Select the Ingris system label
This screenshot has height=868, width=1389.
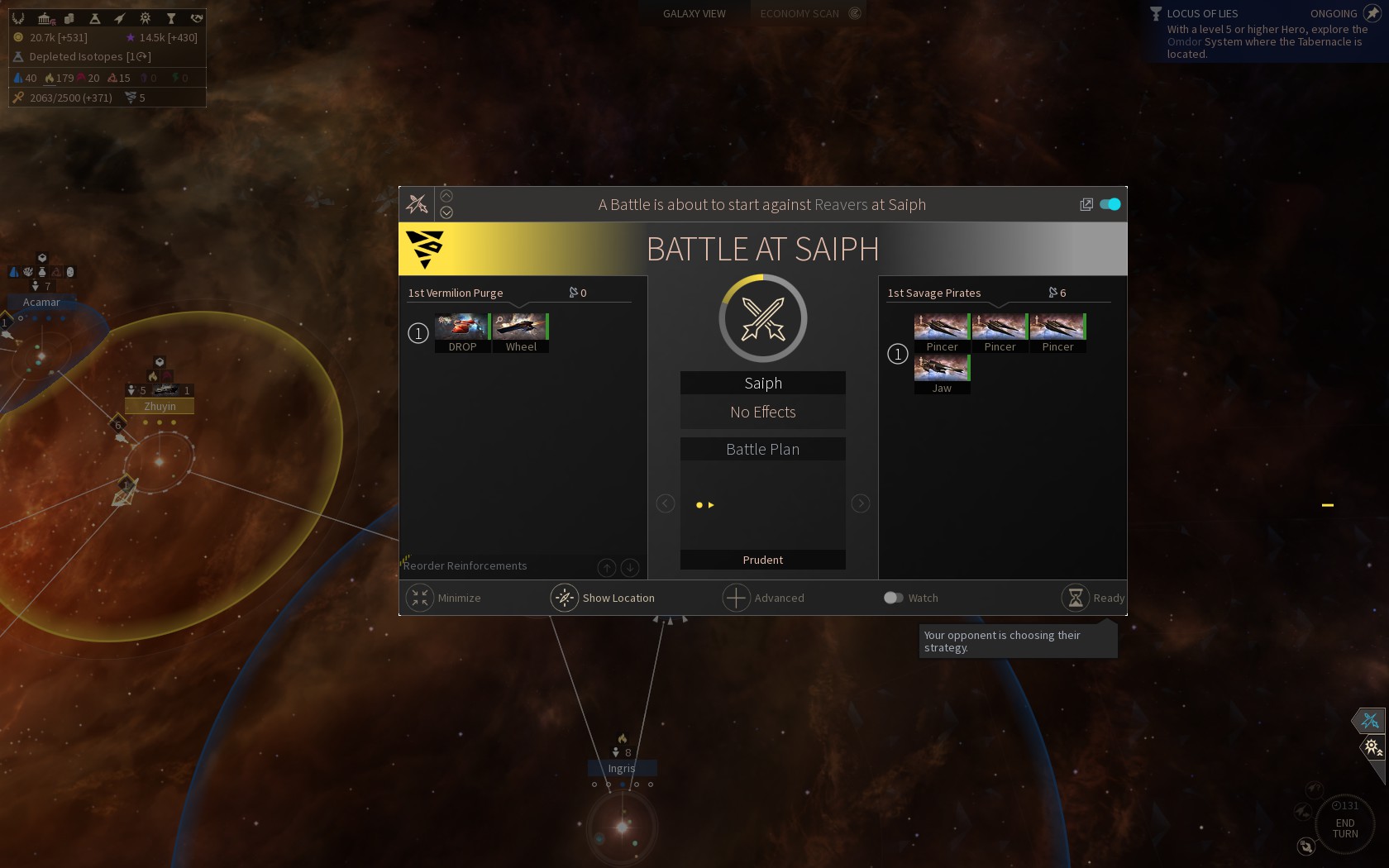(x=622, y=768)
